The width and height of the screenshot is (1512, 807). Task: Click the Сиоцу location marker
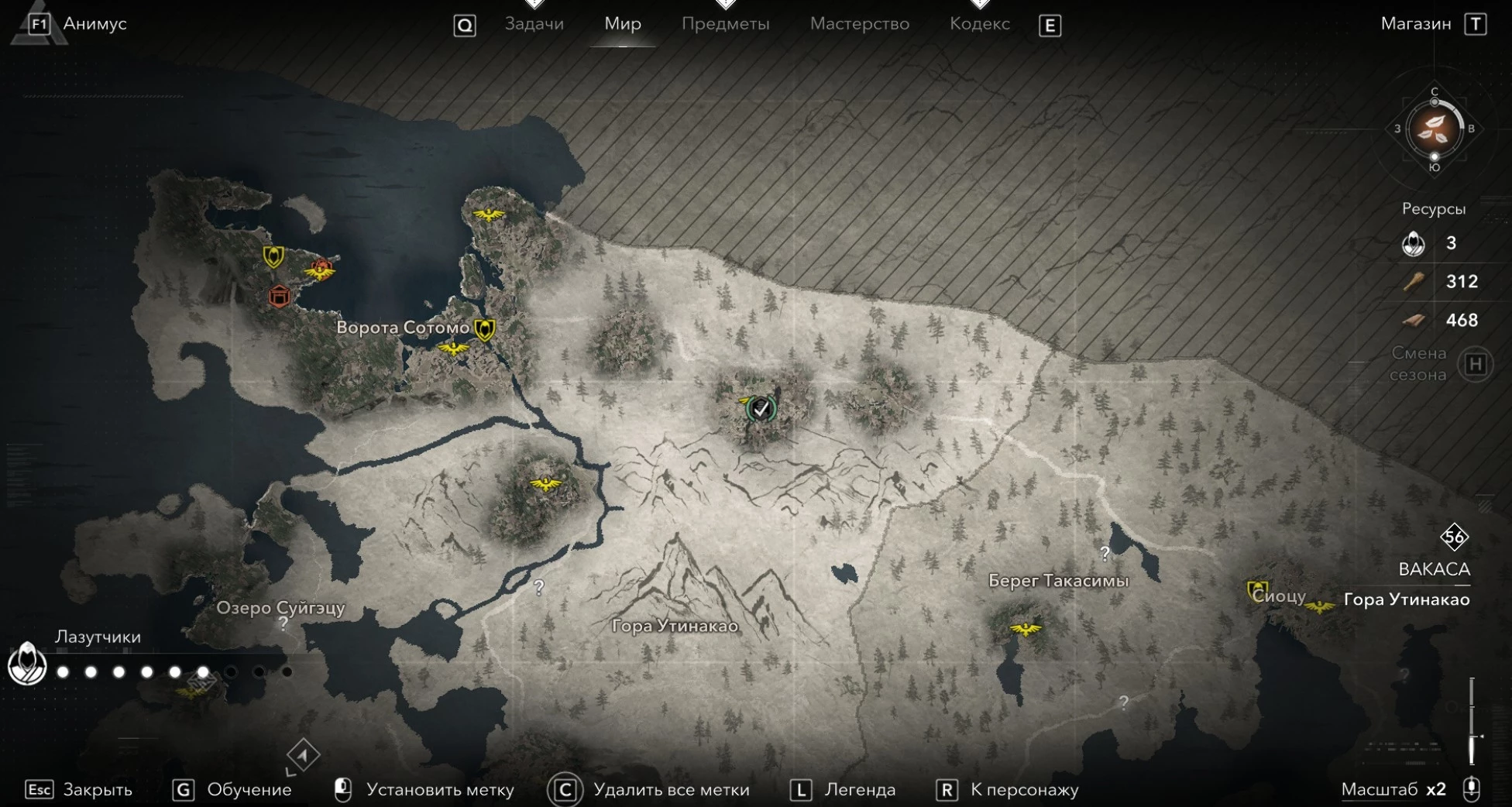pyautogui.click(x=1256, y=592)
